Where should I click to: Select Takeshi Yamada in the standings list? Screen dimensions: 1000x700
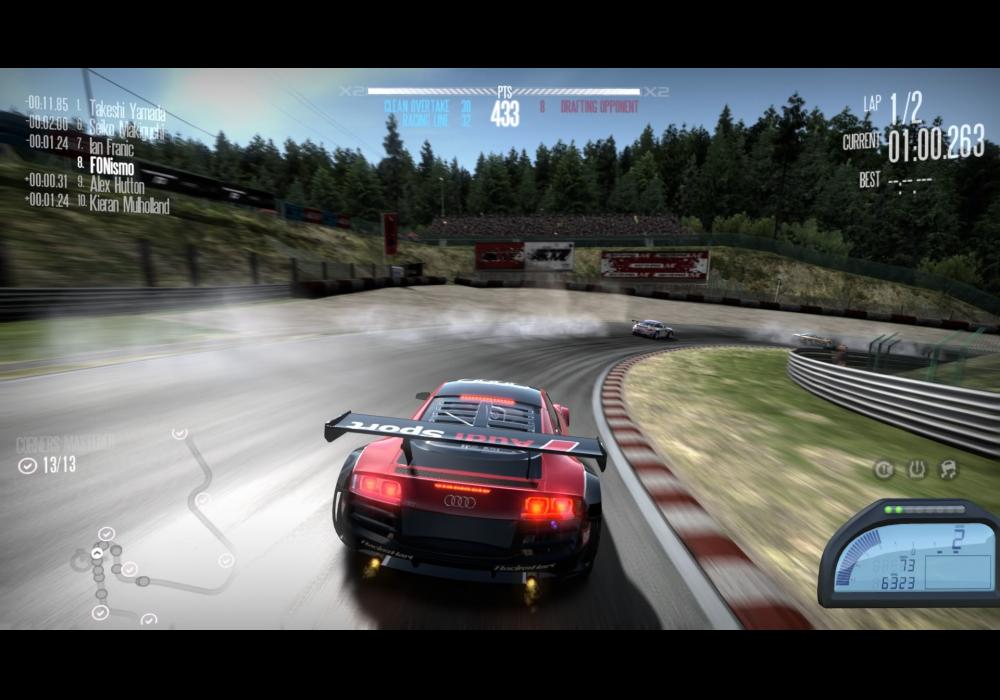[126, 109]
